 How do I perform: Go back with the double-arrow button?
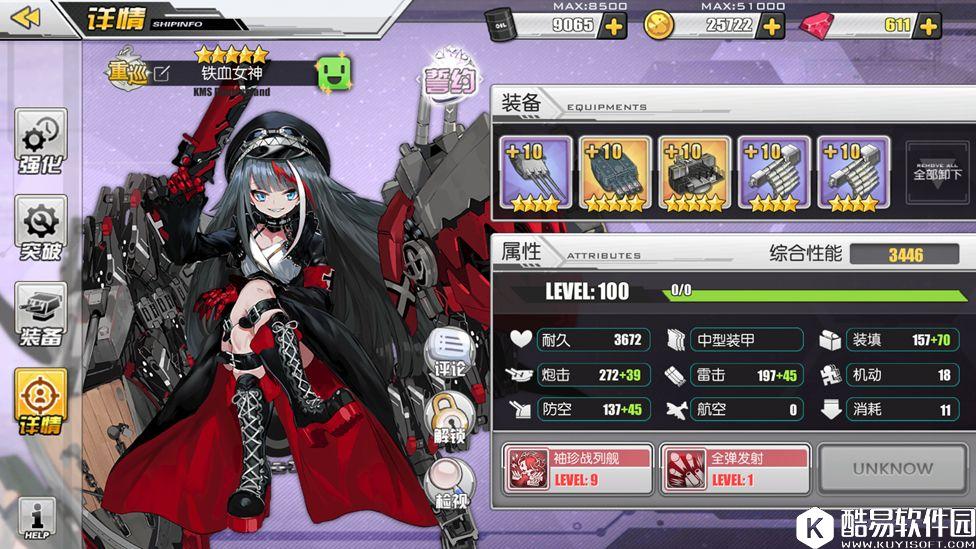pyautogui.click(x=27, y=17)
